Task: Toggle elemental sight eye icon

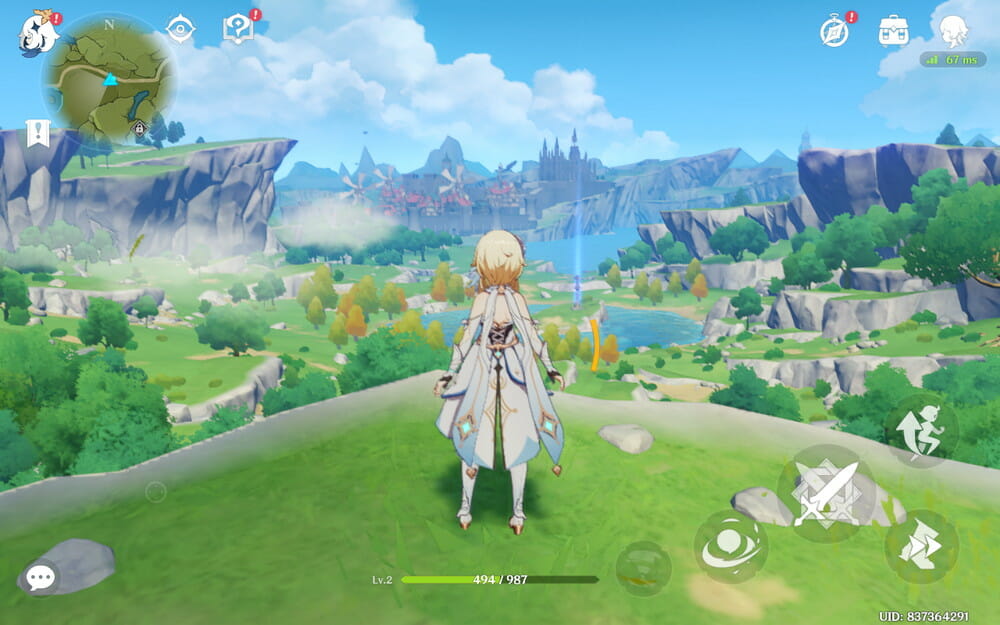Action: click(180, 29)
